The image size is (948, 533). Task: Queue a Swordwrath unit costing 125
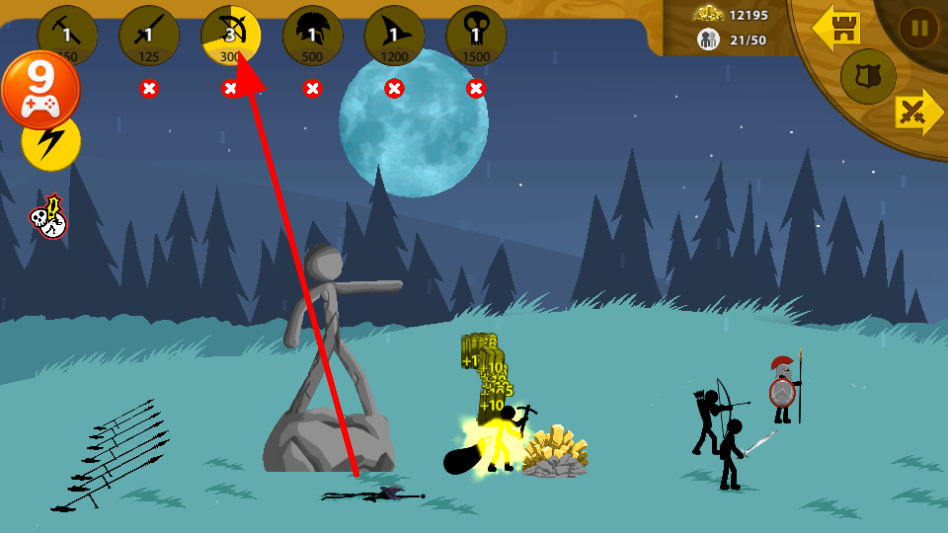(x=149, y=35)
